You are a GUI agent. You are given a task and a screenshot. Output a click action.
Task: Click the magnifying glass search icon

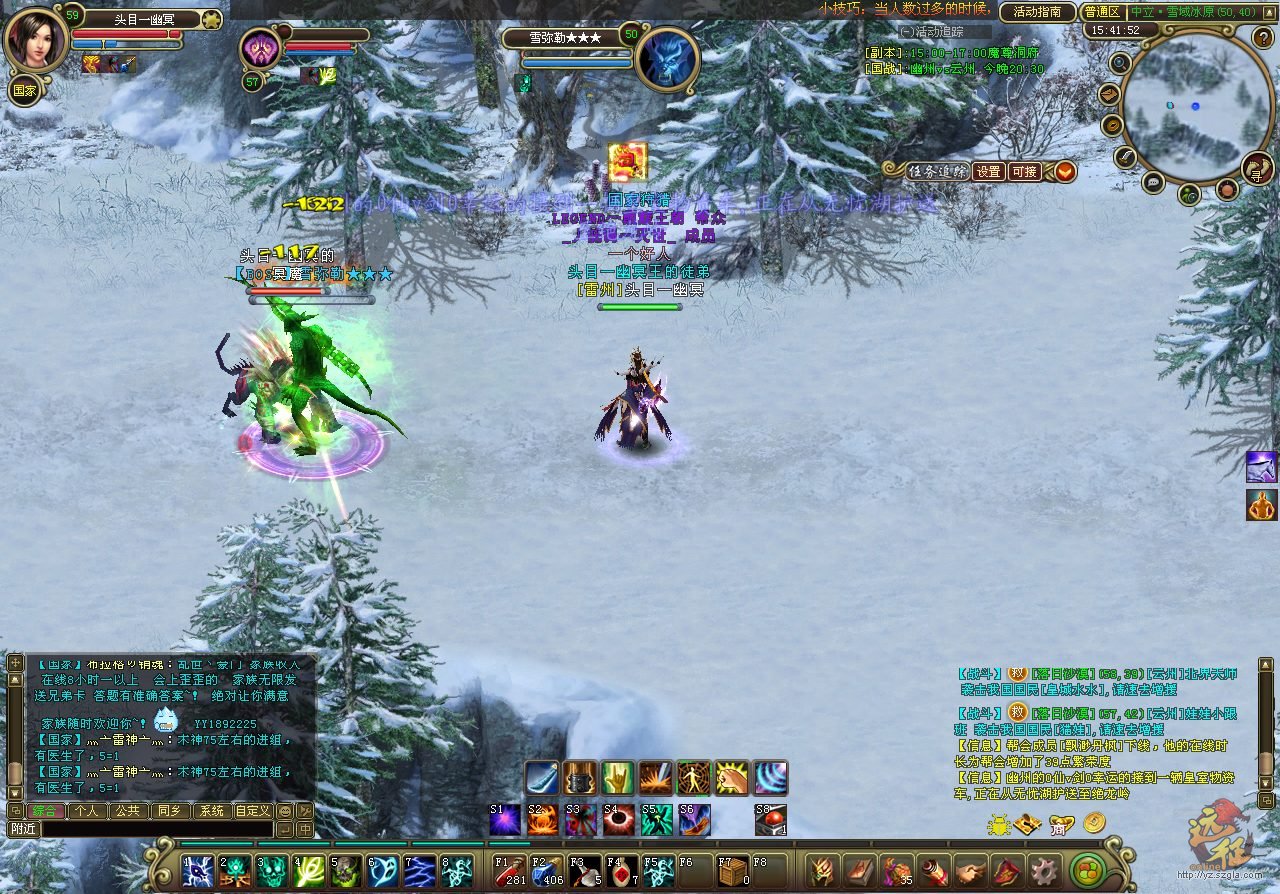tap(1120, 63)
